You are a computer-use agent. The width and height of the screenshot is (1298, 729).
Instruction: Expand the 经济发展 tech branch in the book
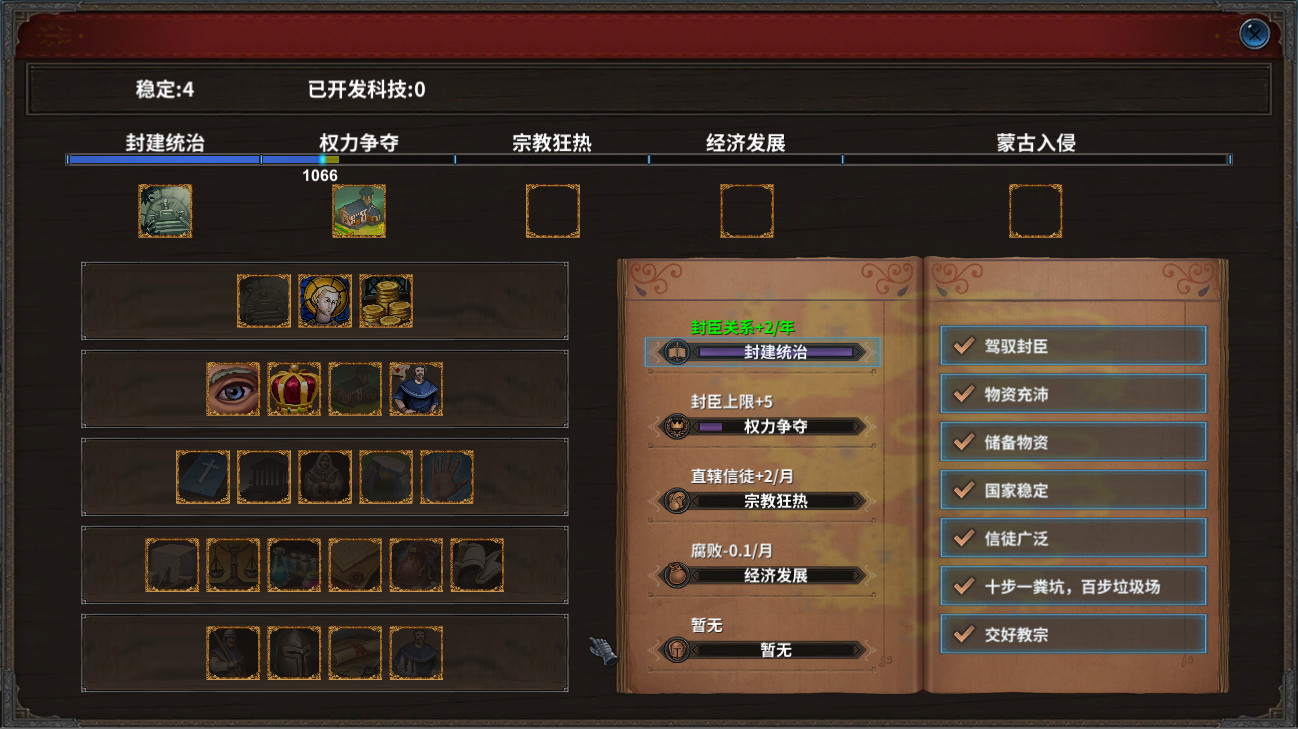click(765, 577)
